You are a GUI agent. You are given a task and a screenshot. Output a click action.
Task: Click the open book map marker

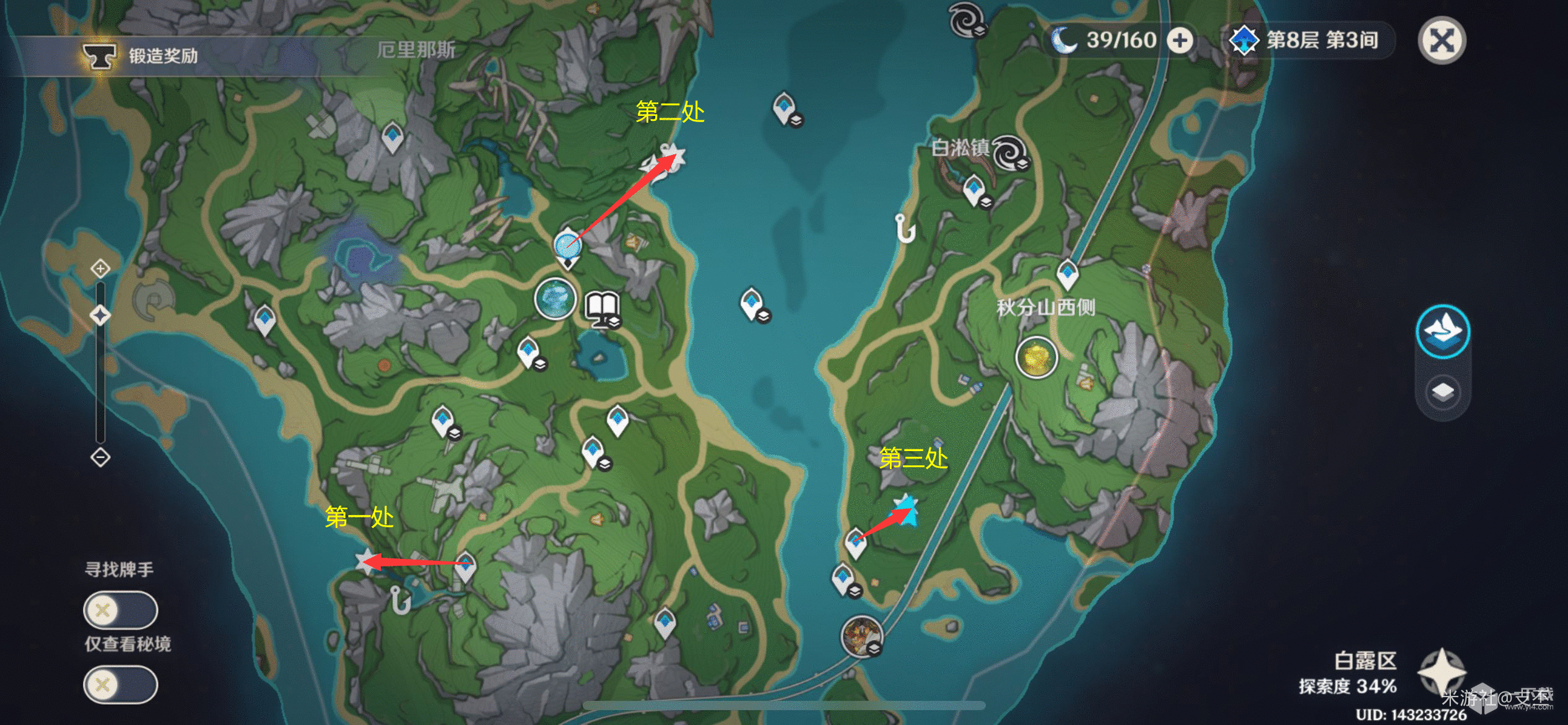click(603, 308)
